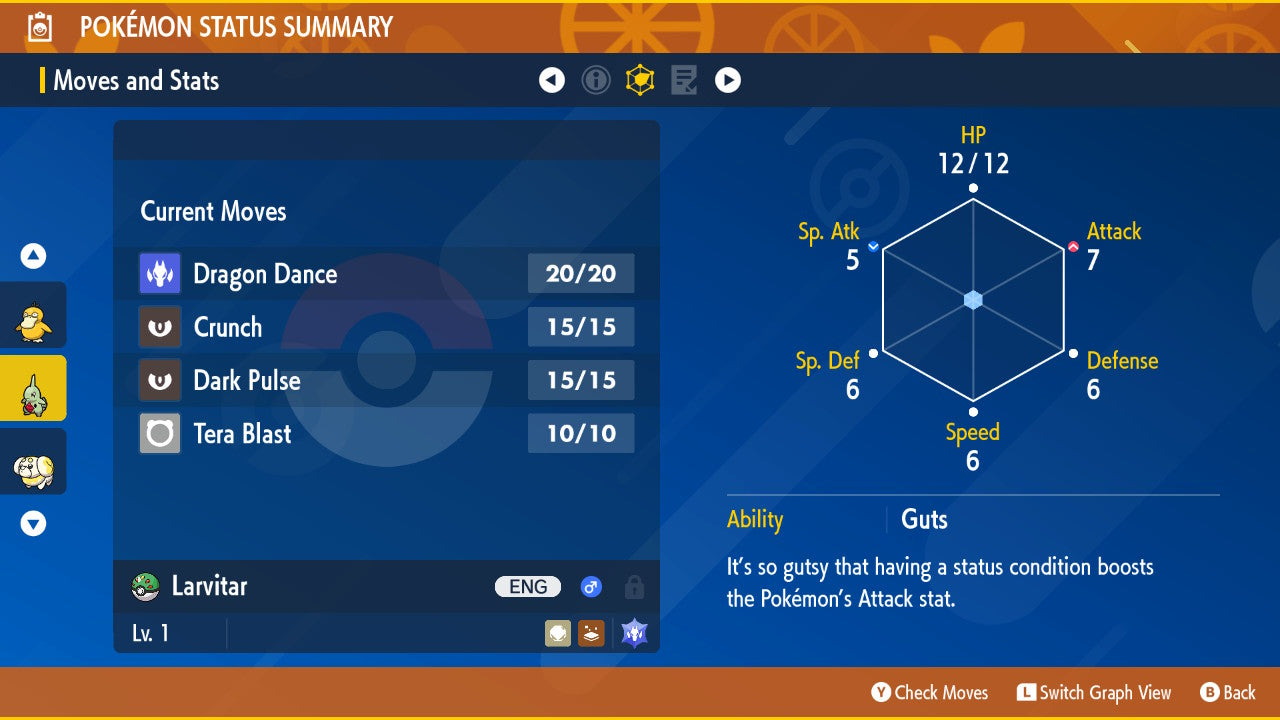Show the next Pokémon with down arrow

tap(33, 523)
